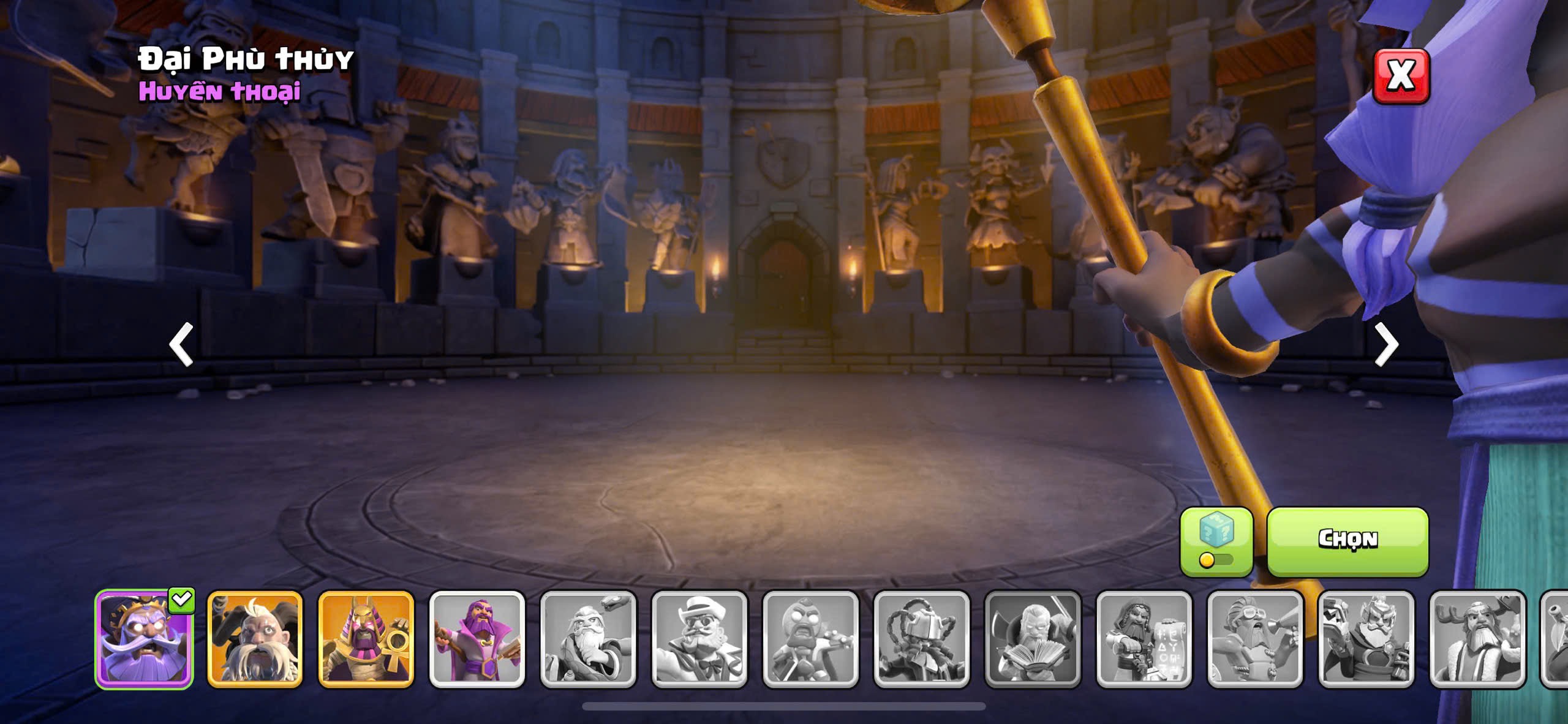Confirm the skin with the Chọn button
Viewport: 1568px width, 724px height.
[x=1347, y=540]
